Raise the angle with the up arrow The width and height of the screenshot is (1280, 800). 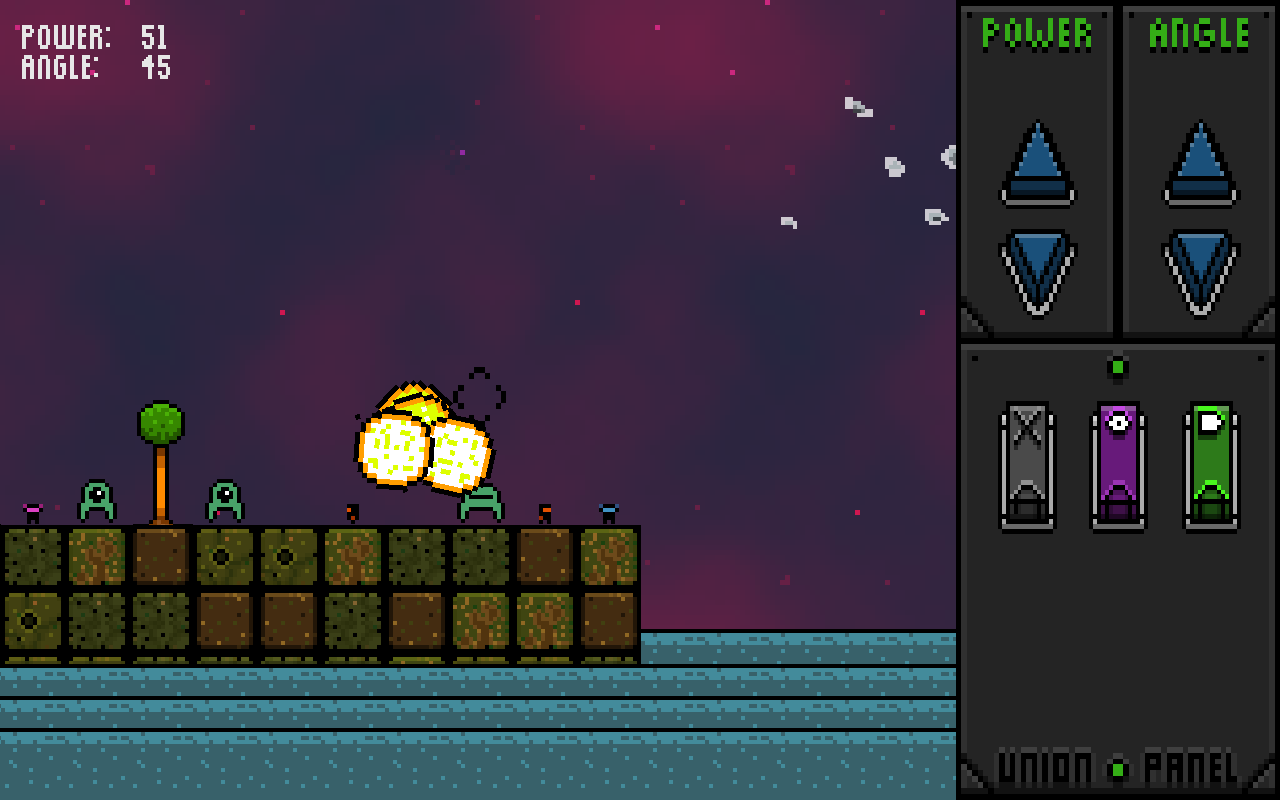tap(1200, 165)
